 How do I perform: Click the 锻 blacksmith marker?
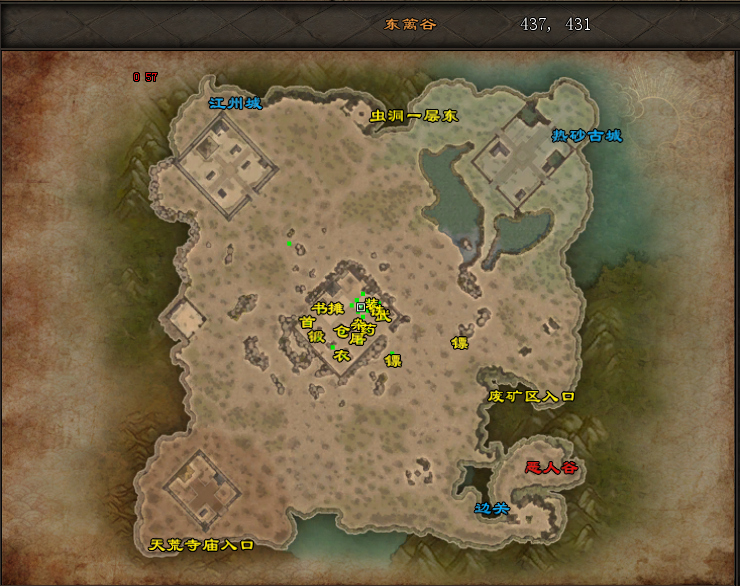click(316, 337)
